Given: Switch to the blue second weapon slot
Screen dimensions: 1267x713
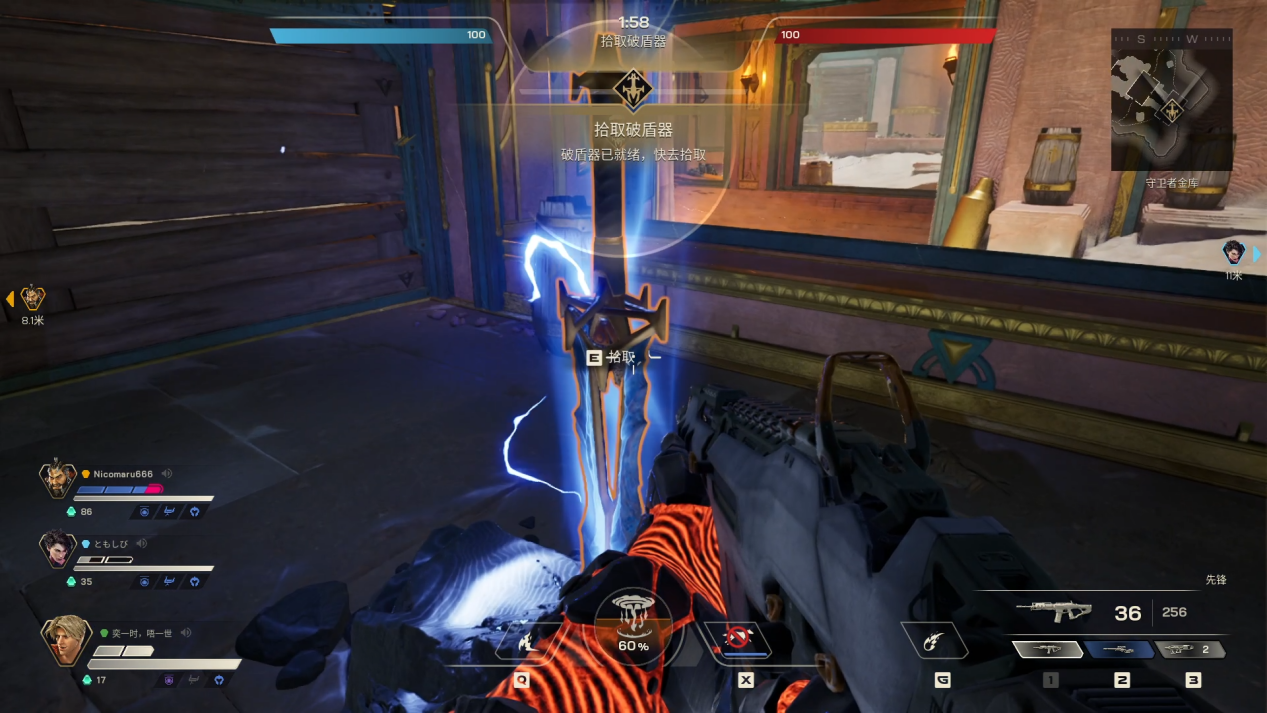Looking at the screenshot, I should click(x=1121, y=650).
